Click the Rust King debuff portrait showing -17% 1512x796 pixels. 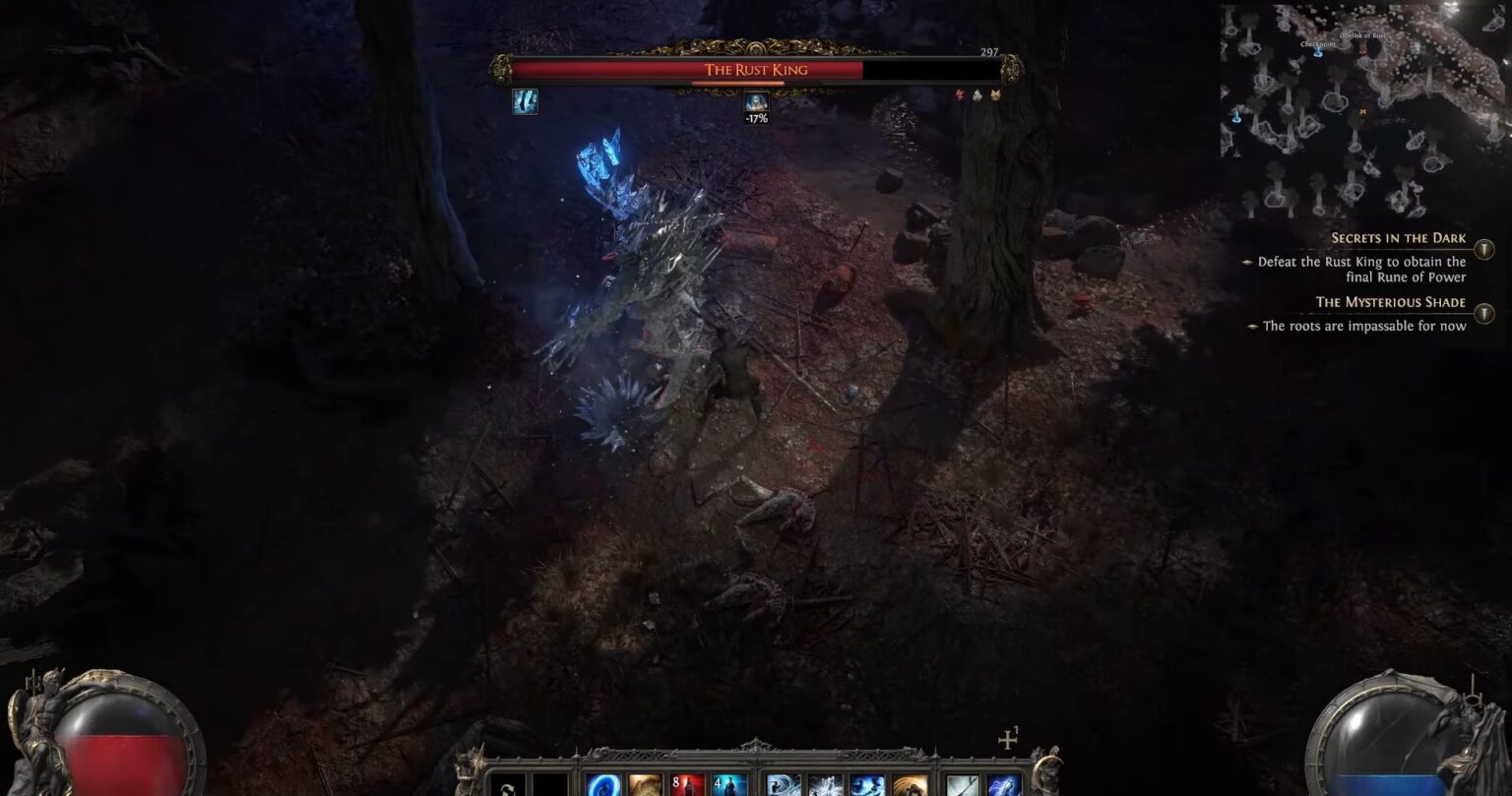[x=756, y=101]
